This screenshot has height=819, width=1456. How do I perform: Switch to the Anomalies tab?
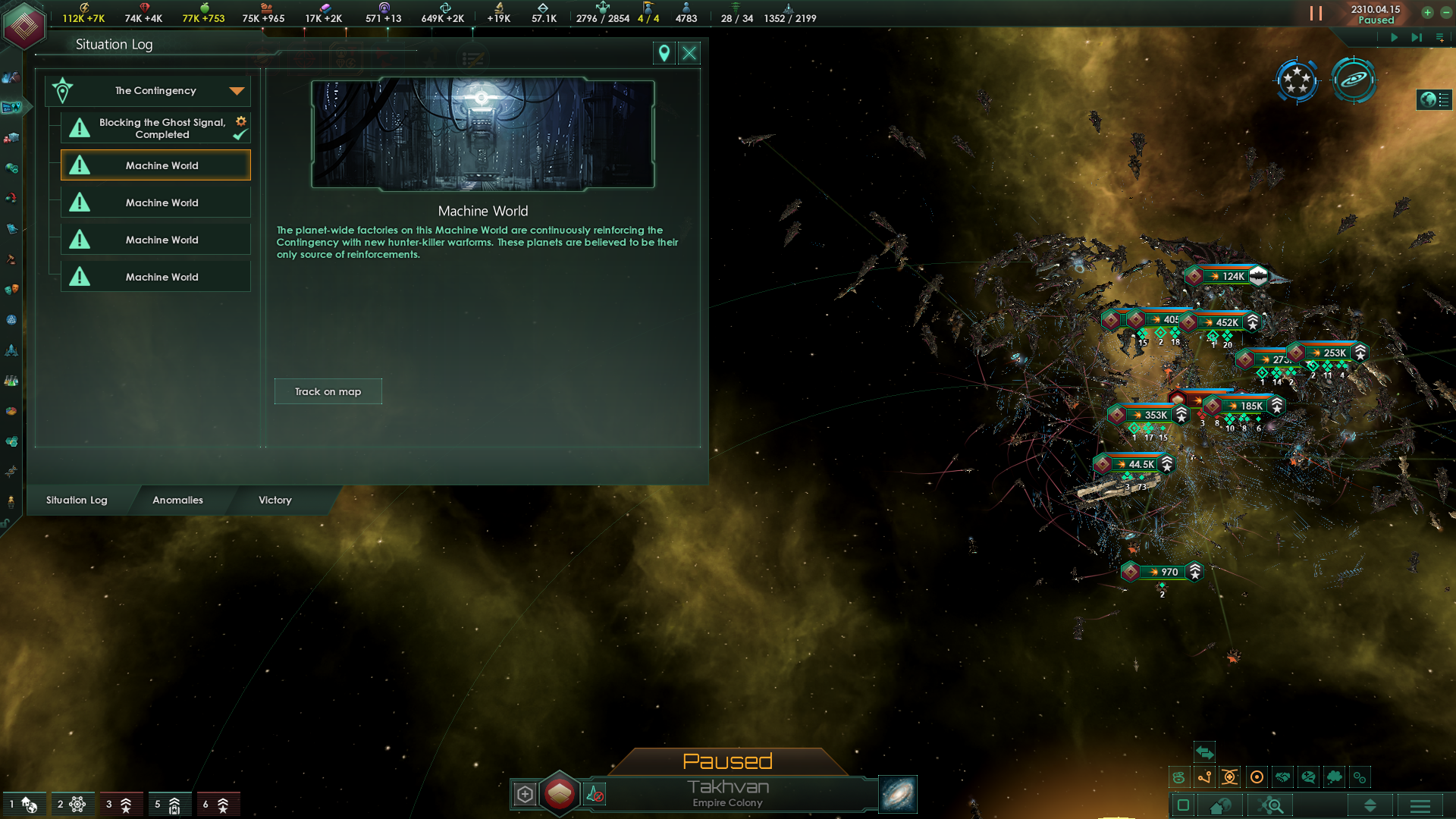pyautogui.click(x=177, y=500)
